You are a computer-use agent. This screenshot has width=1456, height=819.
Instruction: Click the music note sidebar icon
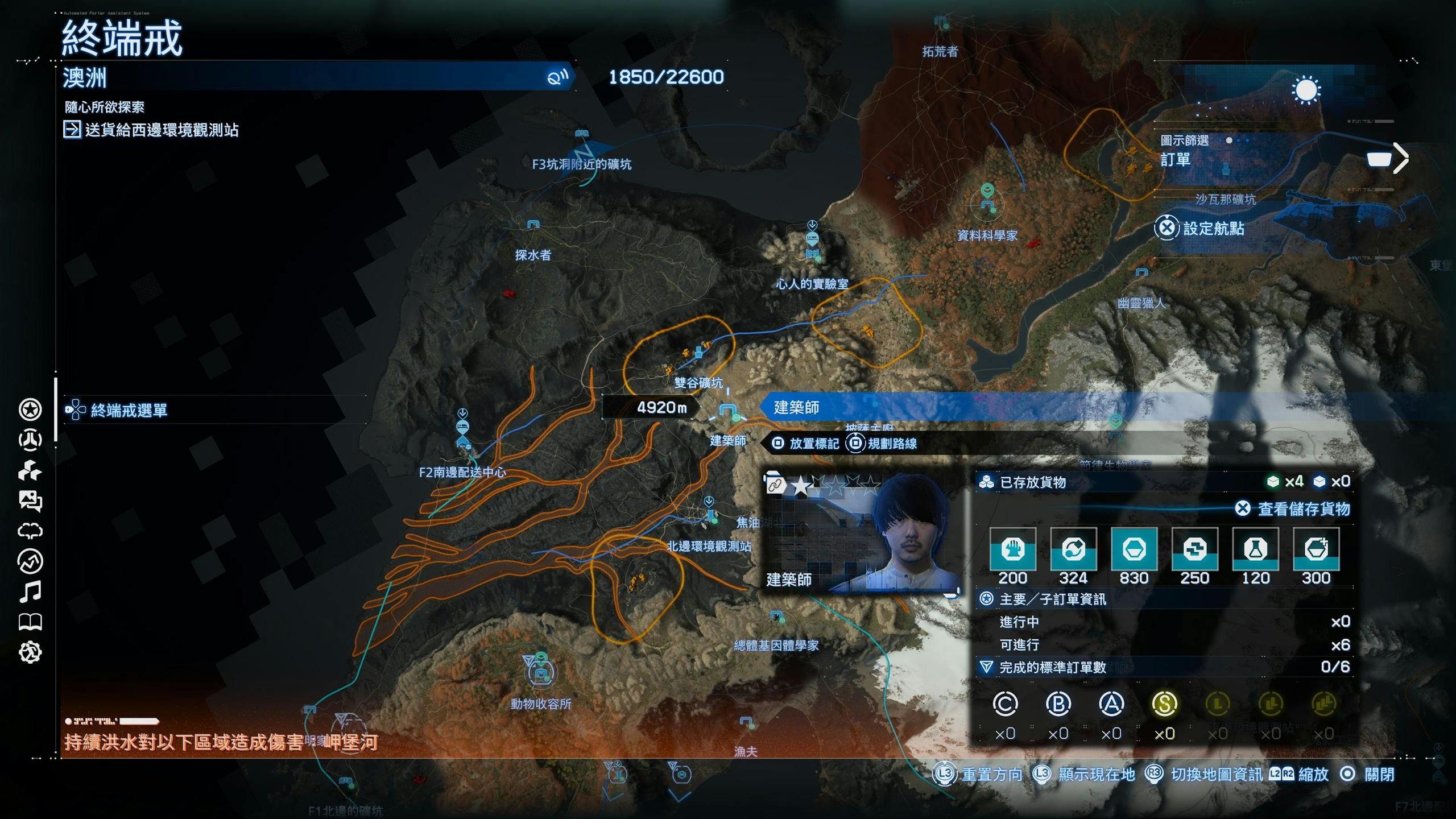pyautogui.click(x=30, y=592)
